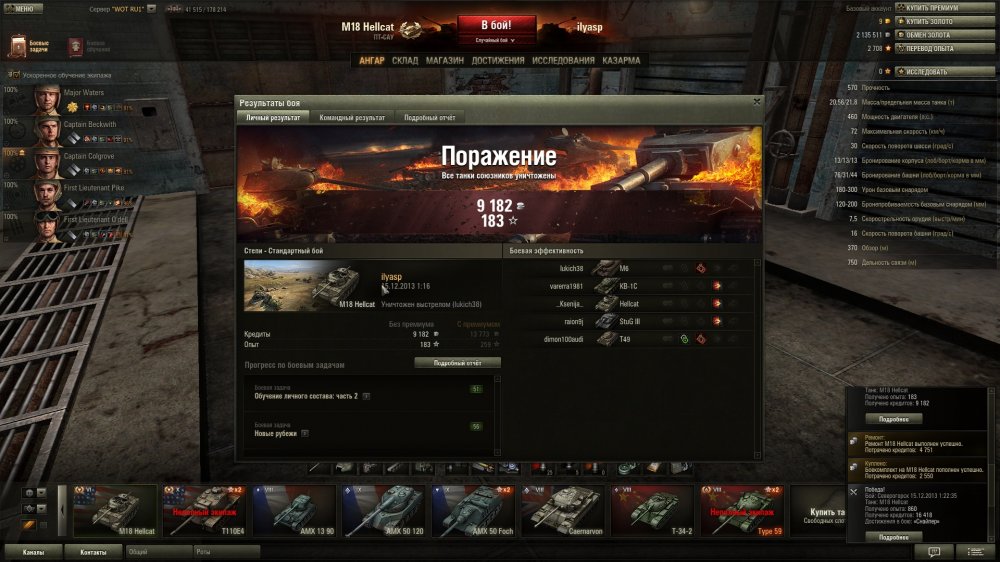Open the Контакты panel
This screenshot has height=562, width=1000.
click(x=93, y=551)
